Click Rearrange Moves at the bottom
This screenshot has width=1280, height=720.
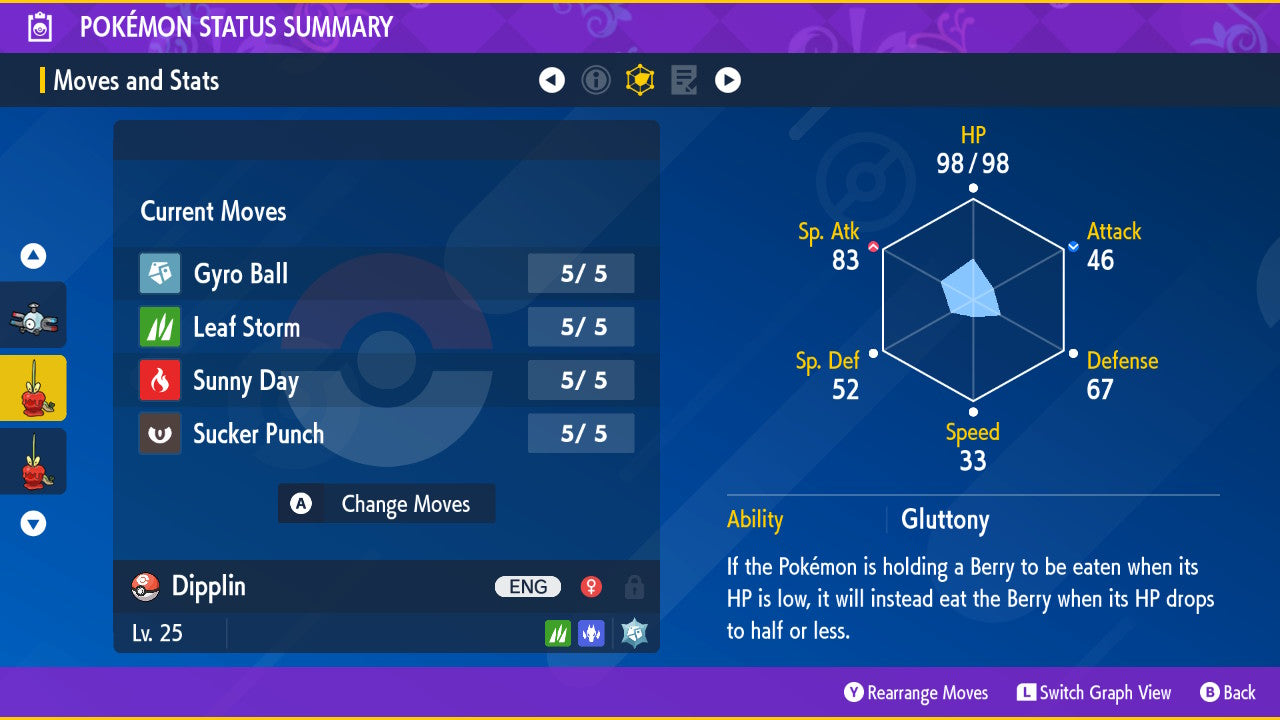coord(916,693)
